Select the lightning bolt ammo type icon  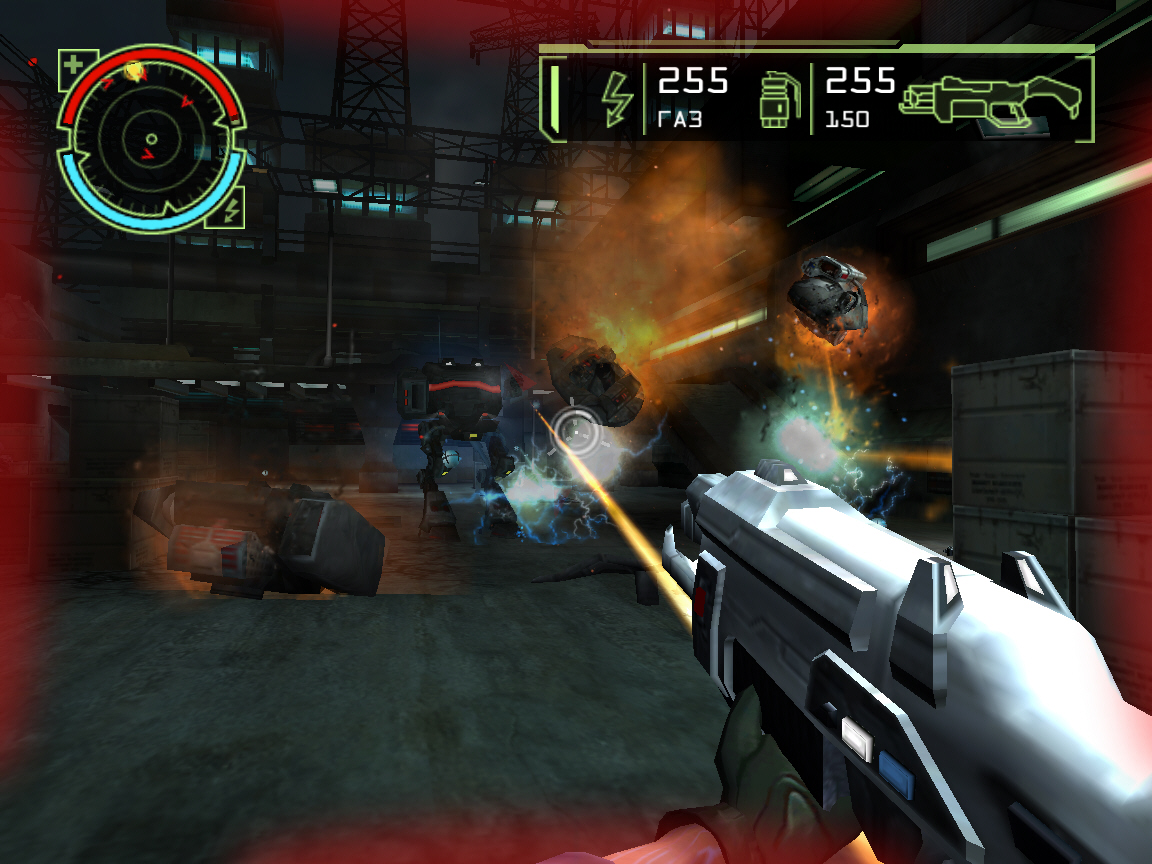point(616,99)
